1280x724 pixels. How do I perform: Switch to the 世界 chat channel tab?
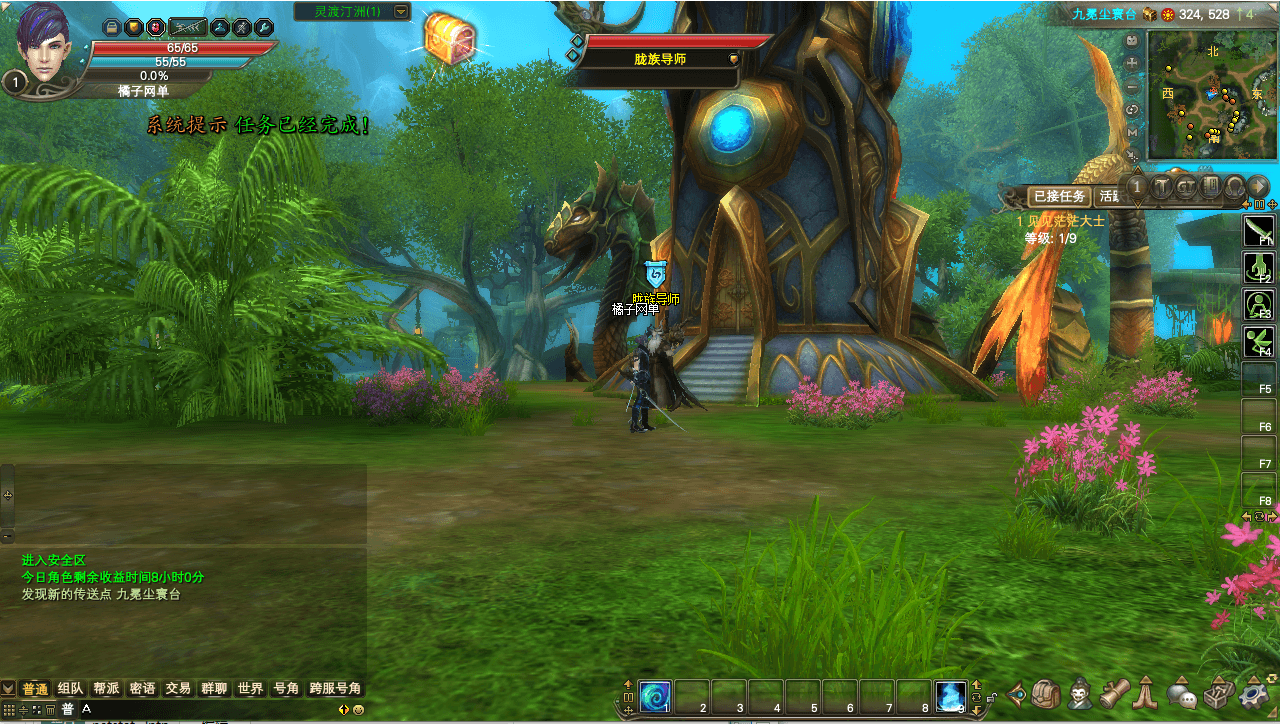(x=250, y=689)
